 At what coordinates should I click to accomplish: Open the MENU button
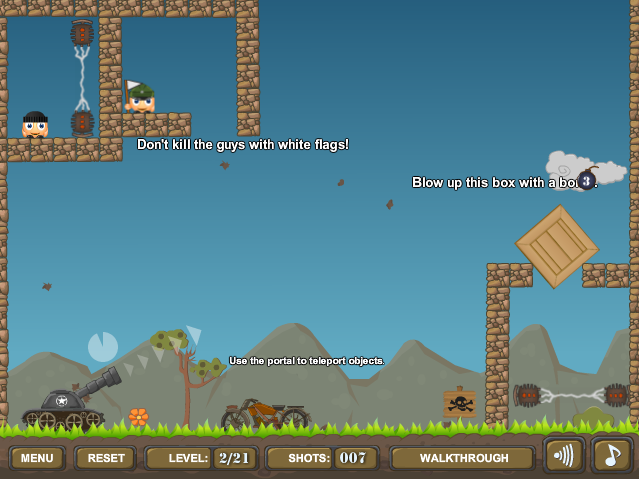pyautogui.click(x=37, y=458)
